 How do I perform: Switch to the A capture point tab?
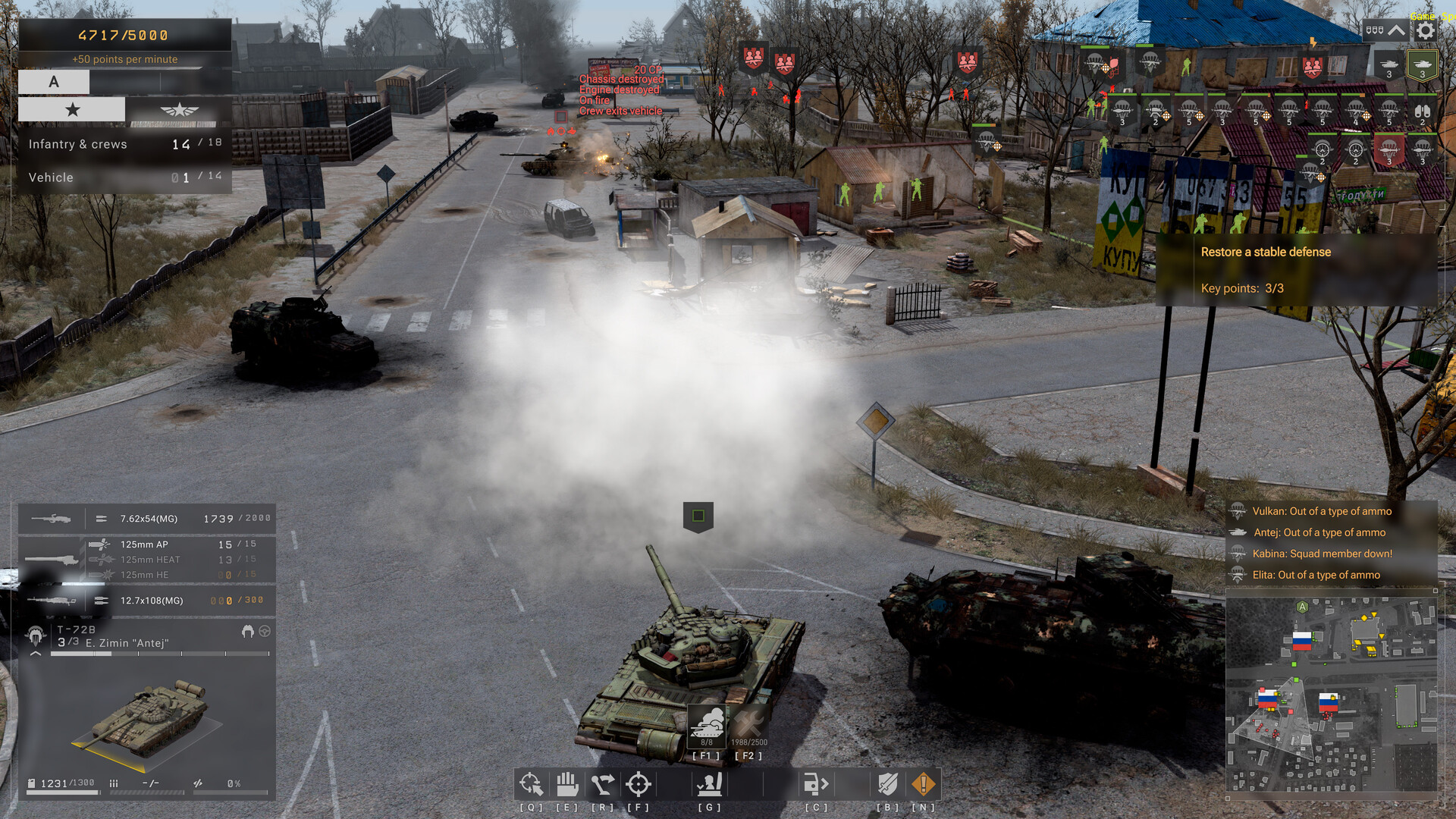coord(53,81)
